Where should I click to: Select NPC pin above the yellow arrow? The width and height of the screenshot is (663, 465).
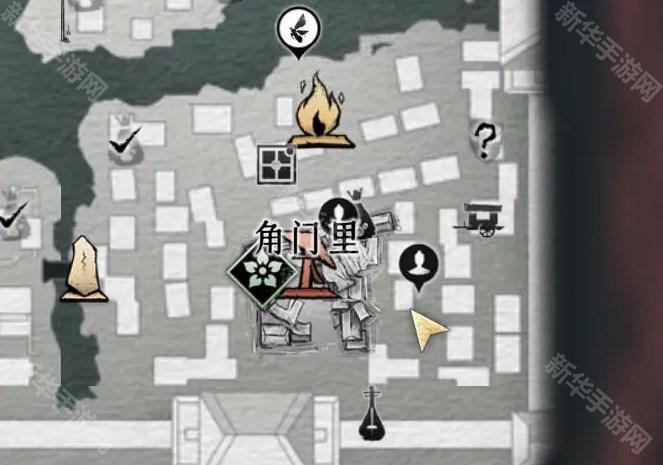[x=417, y=264]
